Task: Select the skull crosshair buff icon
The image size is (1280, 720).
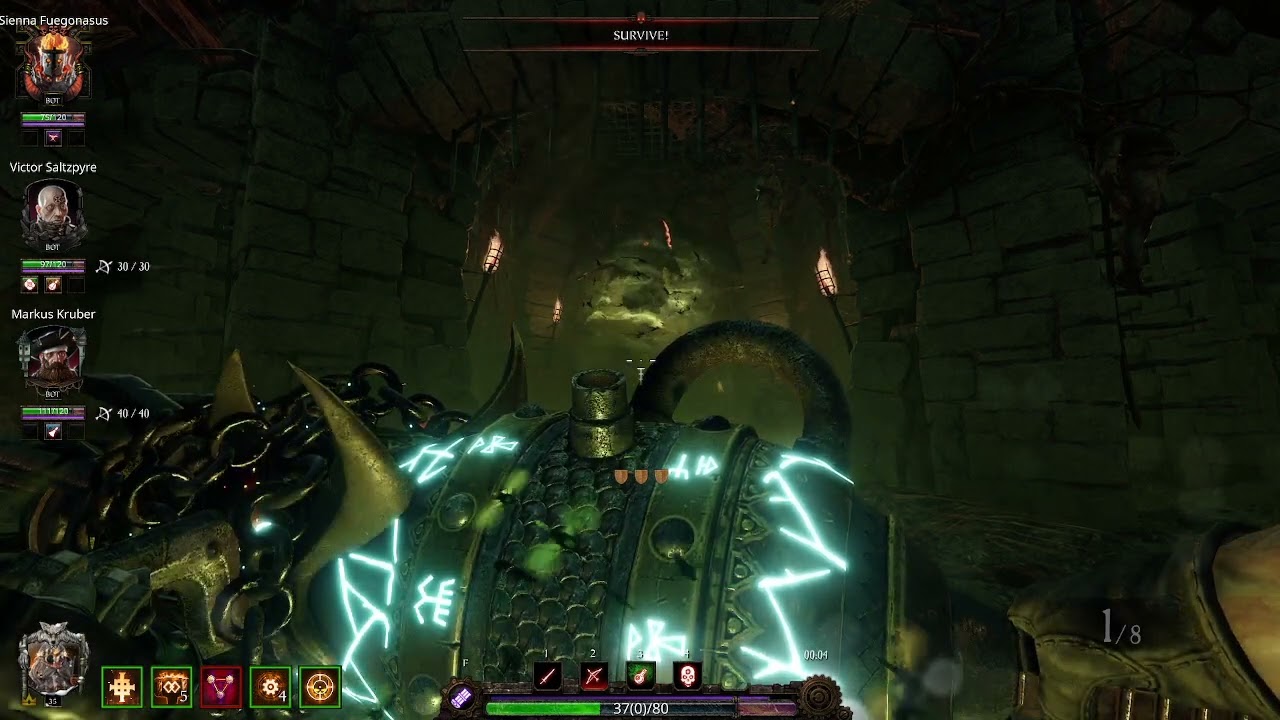Action: 320,687
